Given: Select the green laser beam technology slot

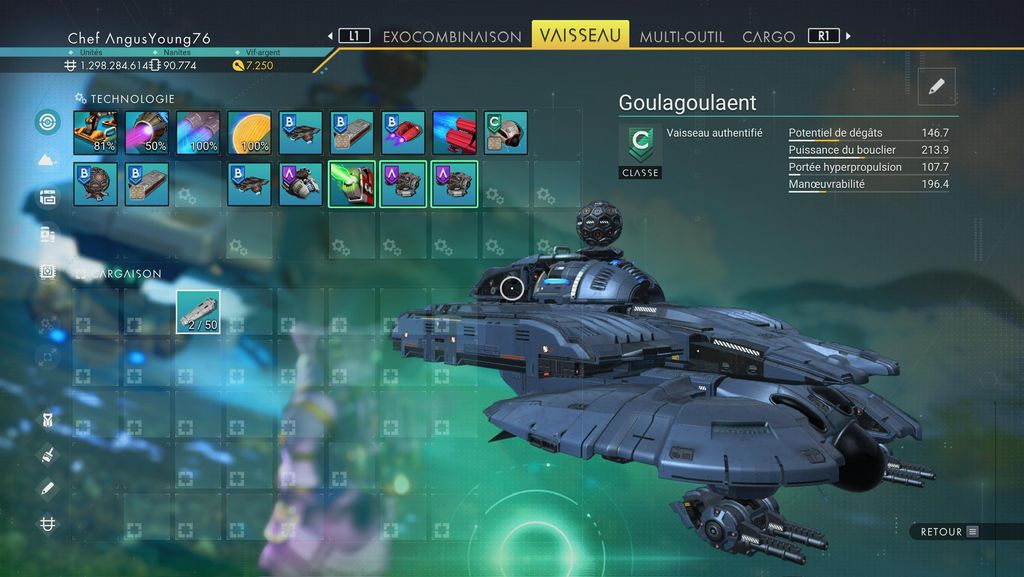Looking at the screenshot, I should coord(352,184).
